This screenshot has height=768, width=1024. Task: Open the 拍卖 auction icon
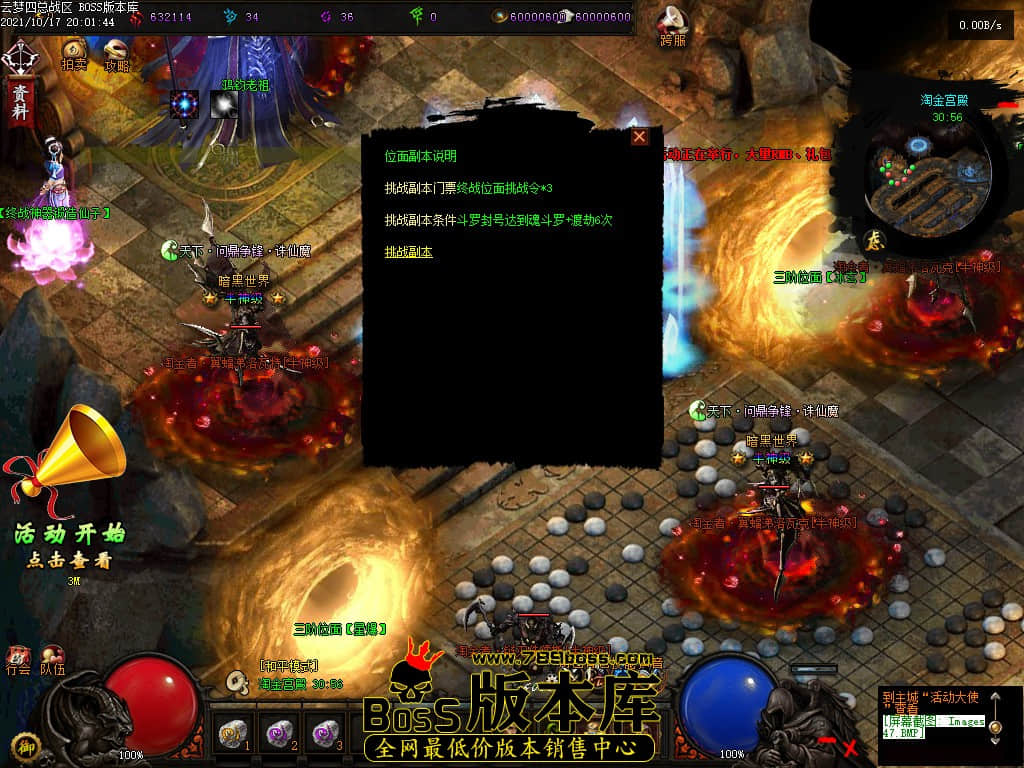73,55
